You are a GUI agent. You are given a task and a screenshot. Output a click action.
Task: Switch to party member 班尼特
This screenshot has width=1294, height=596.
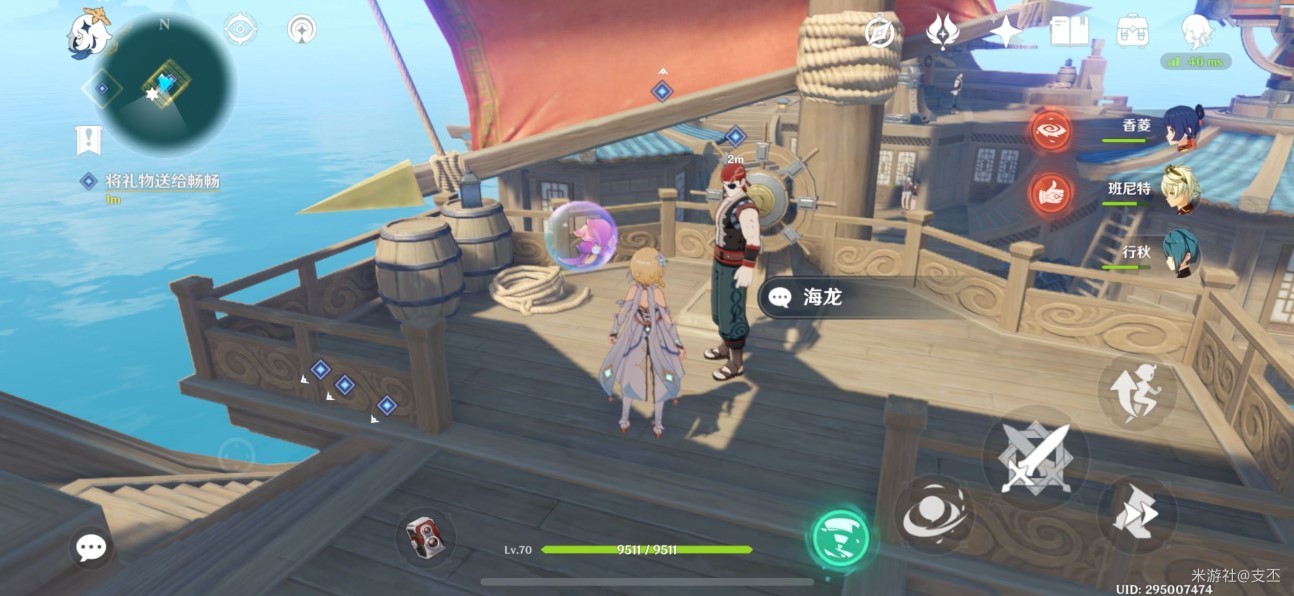[x=1181, y=189]
